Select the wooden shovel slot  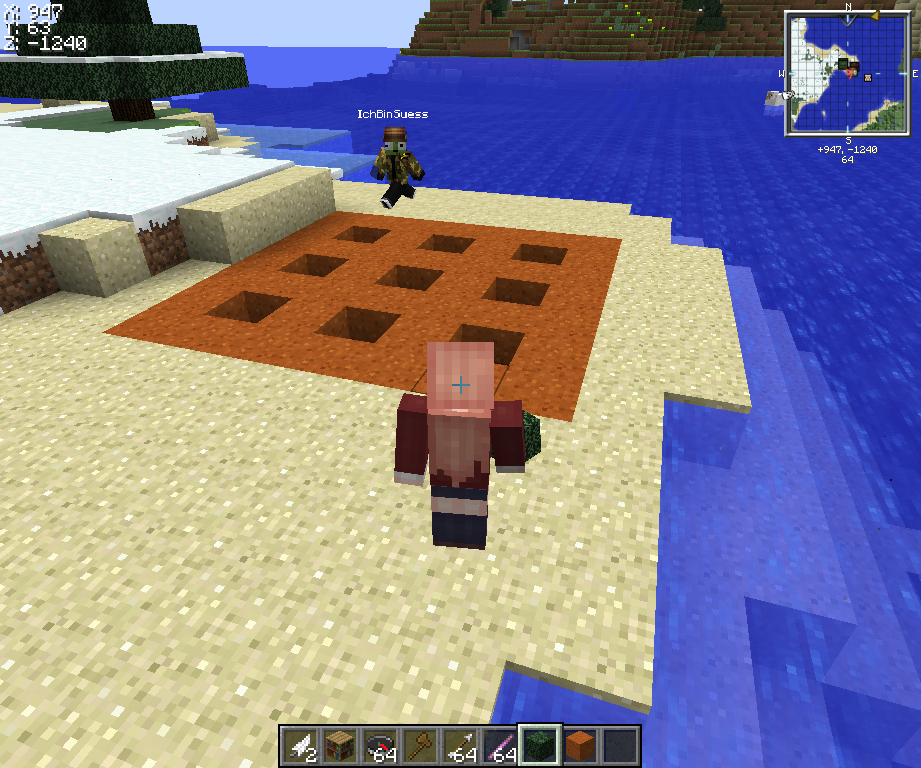pyautogui.click(x=420, y=746)
